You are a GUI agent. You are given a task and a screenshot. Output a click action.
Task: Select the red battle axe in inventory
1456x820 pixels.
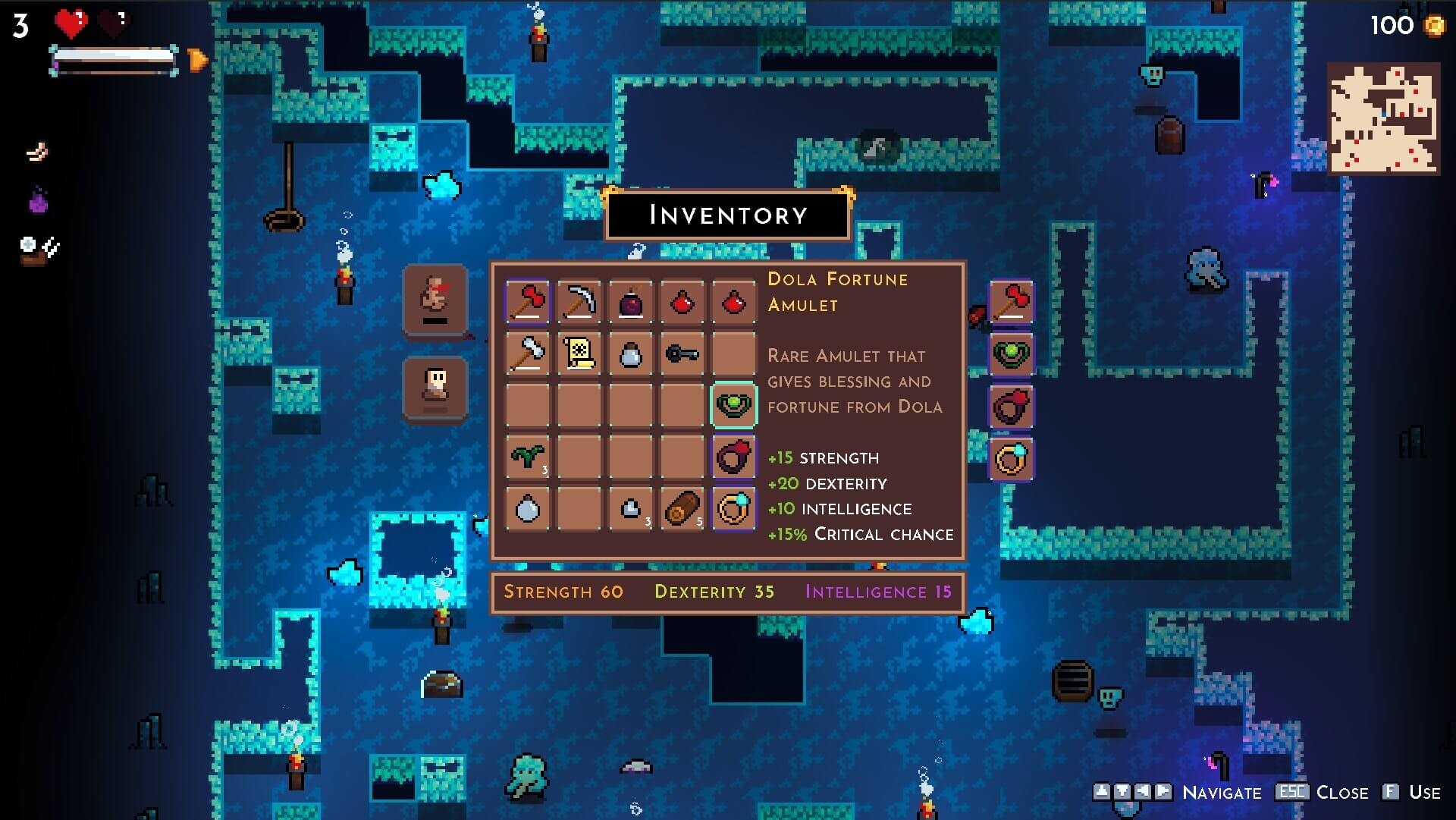[529, 303]
